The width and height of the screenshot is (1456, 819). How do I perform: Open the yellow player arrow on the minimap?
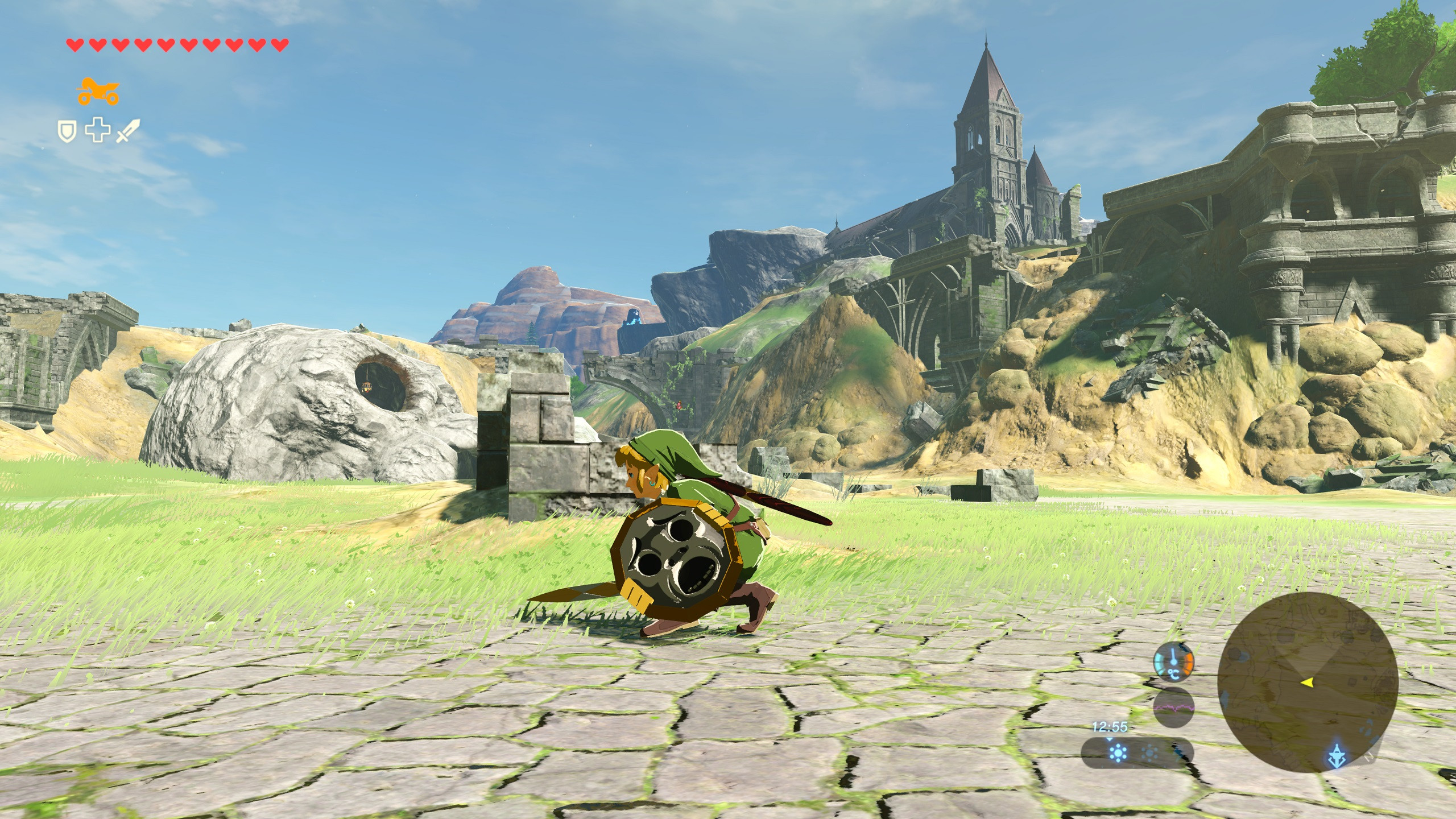1308,683
